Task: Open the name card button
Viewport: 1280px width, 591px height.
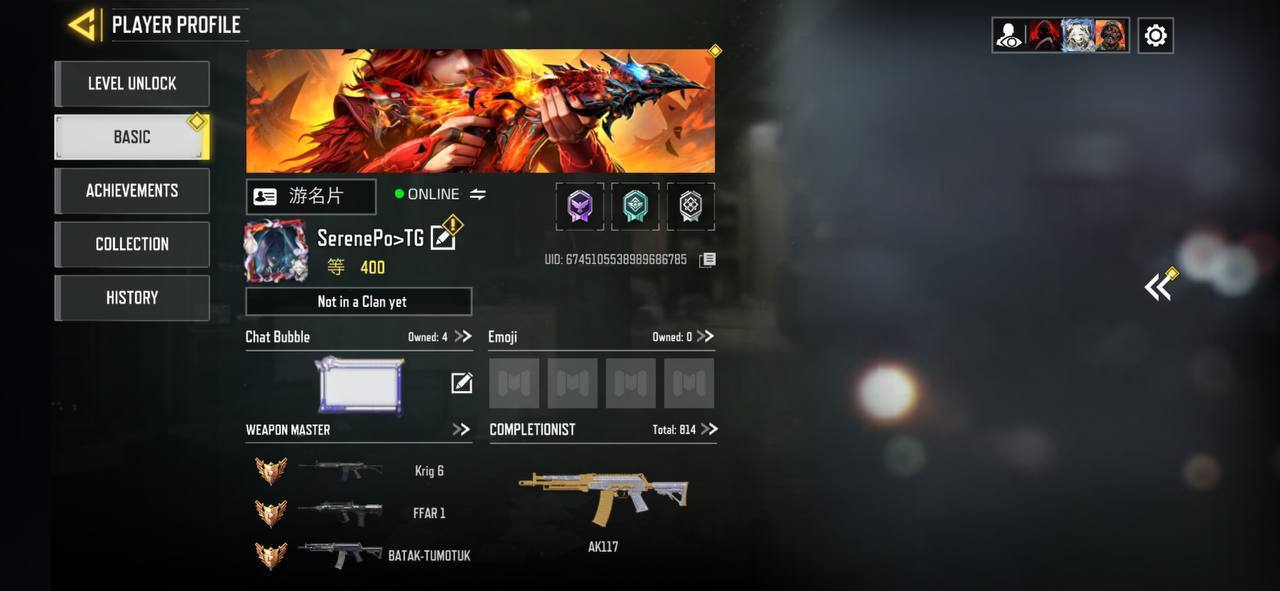Action: (x=311, y=197)
